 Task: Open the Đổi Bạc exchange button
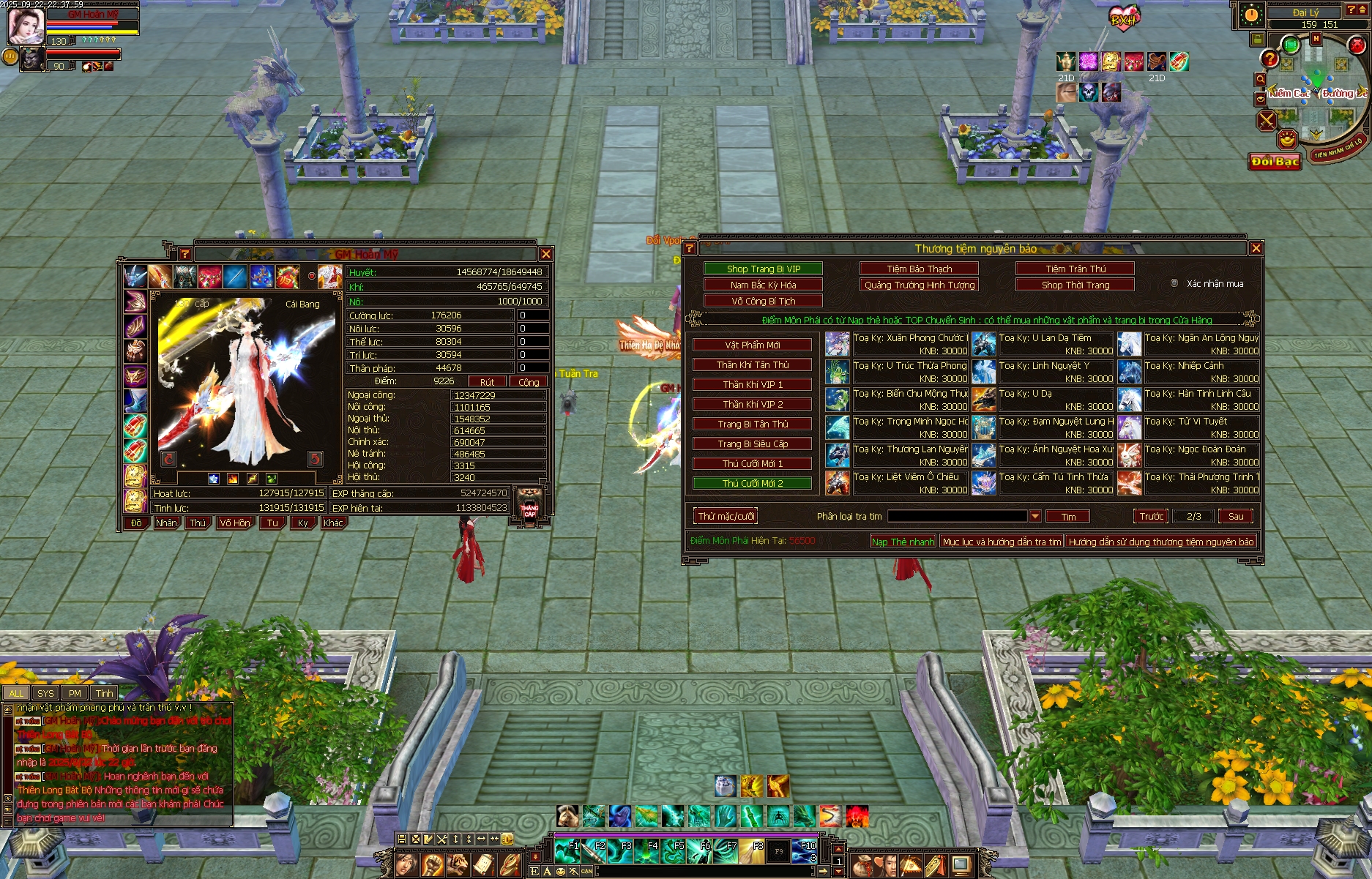click(1275, 161)
